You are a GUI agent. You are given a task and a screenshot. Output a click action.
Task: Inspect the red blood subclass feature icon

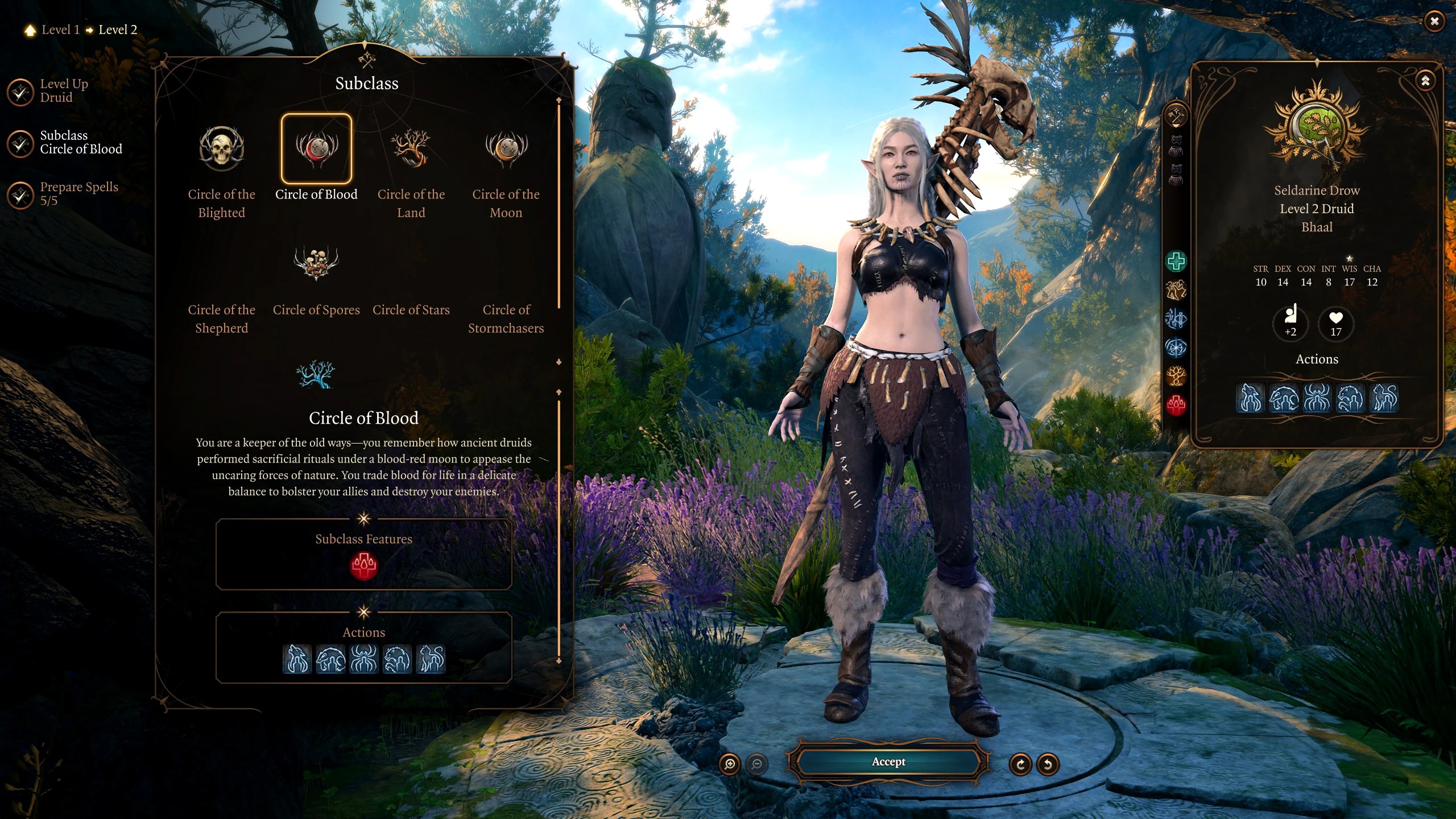(x=363, y=566)
